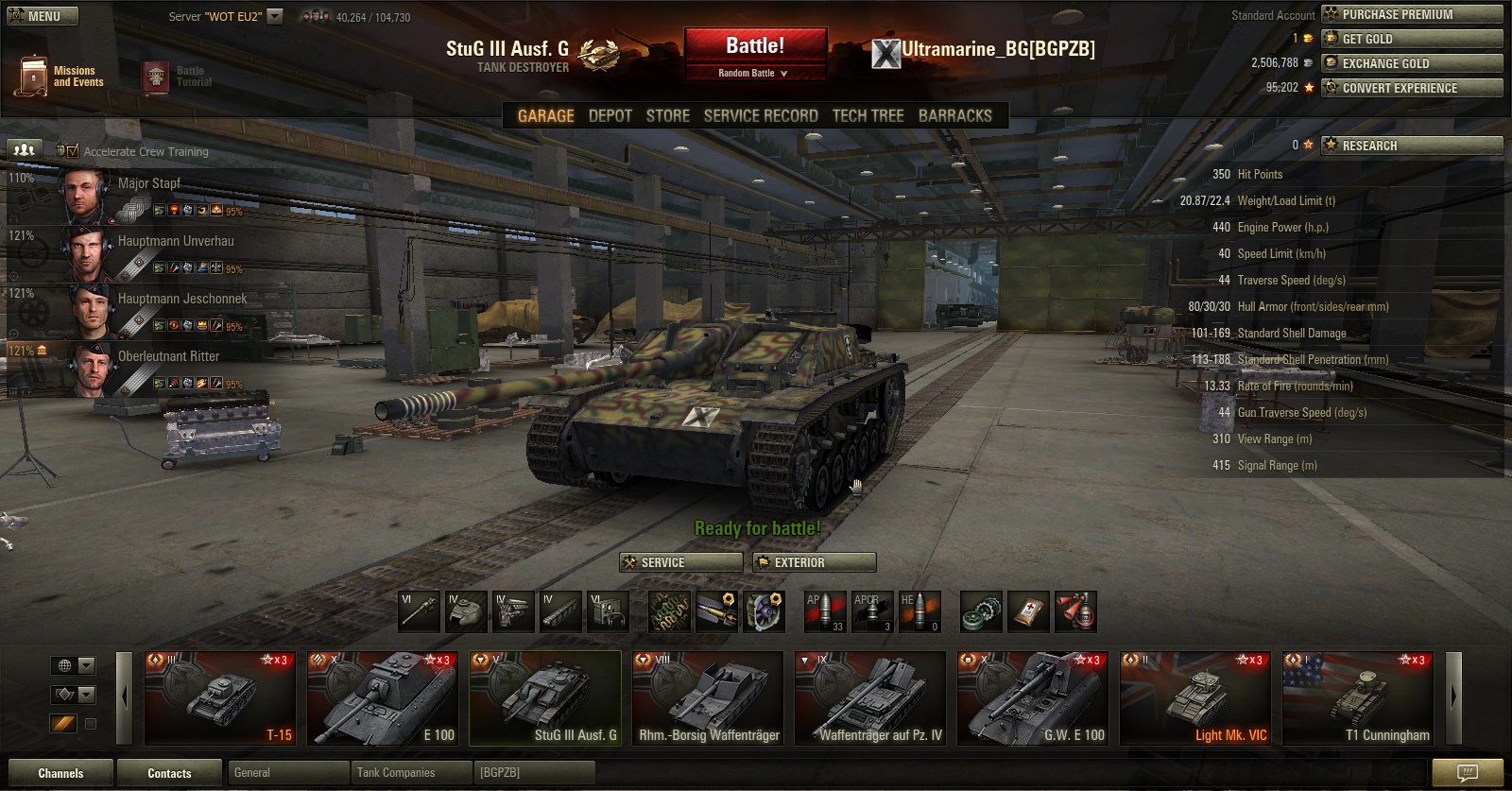Screen dimensions: 1512x791
Task: Open the main MENU button
Action: [43, 16]
